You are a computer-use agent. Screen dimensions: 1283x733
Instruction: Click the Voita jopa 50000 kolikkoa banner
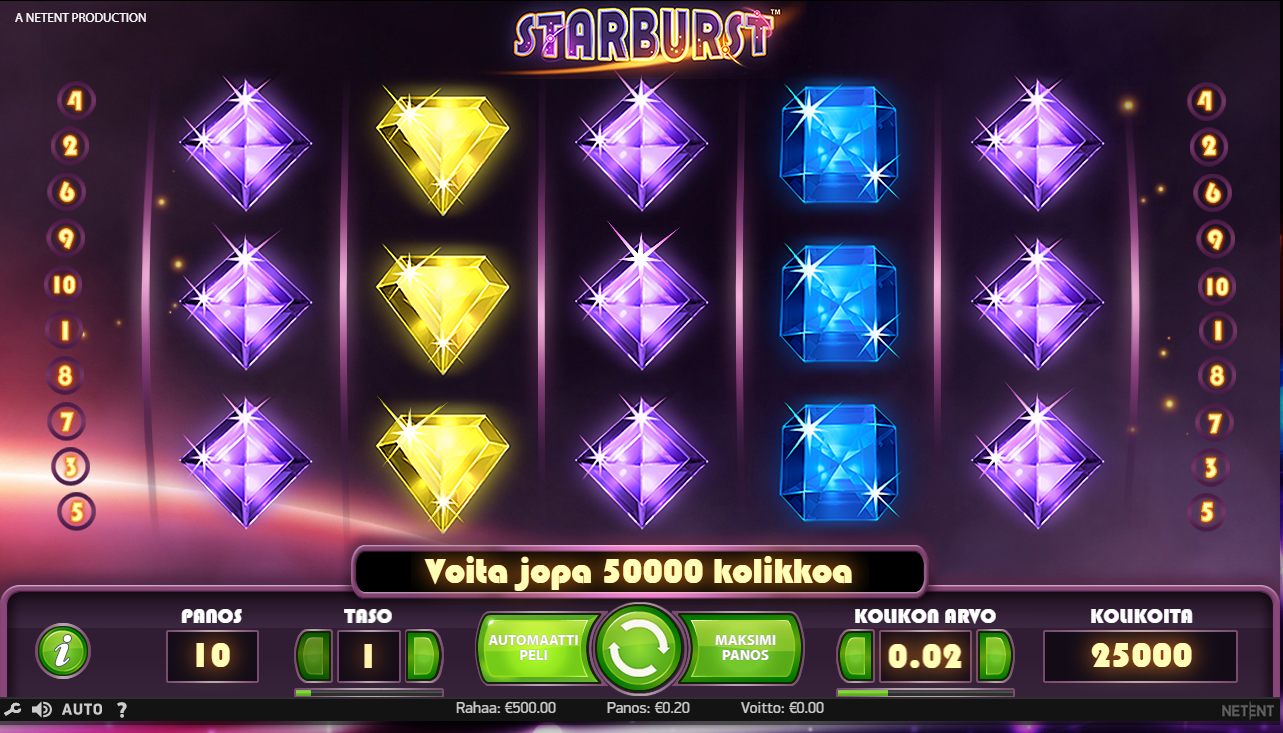click(640, 572)
